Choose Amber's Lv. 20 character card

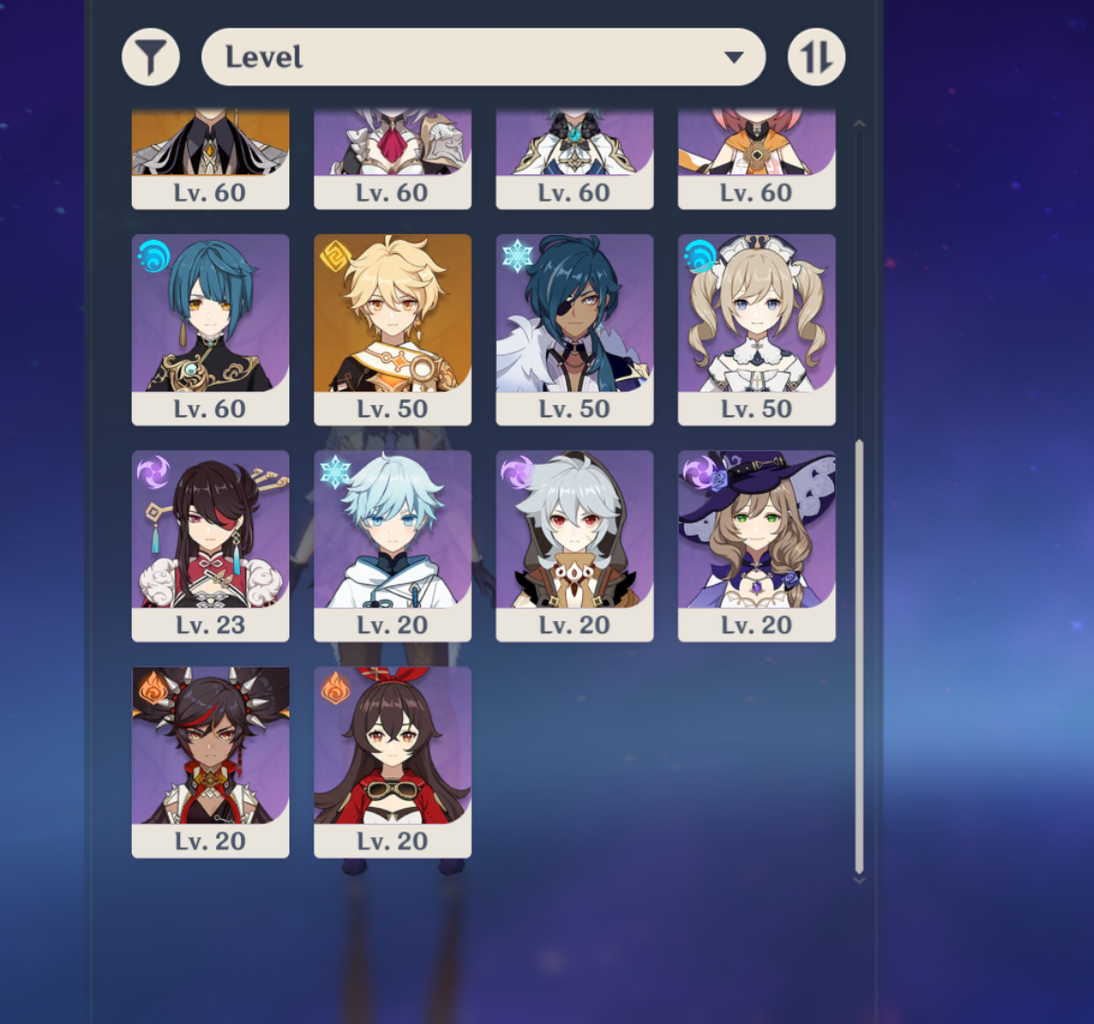(x=392, y=761)
